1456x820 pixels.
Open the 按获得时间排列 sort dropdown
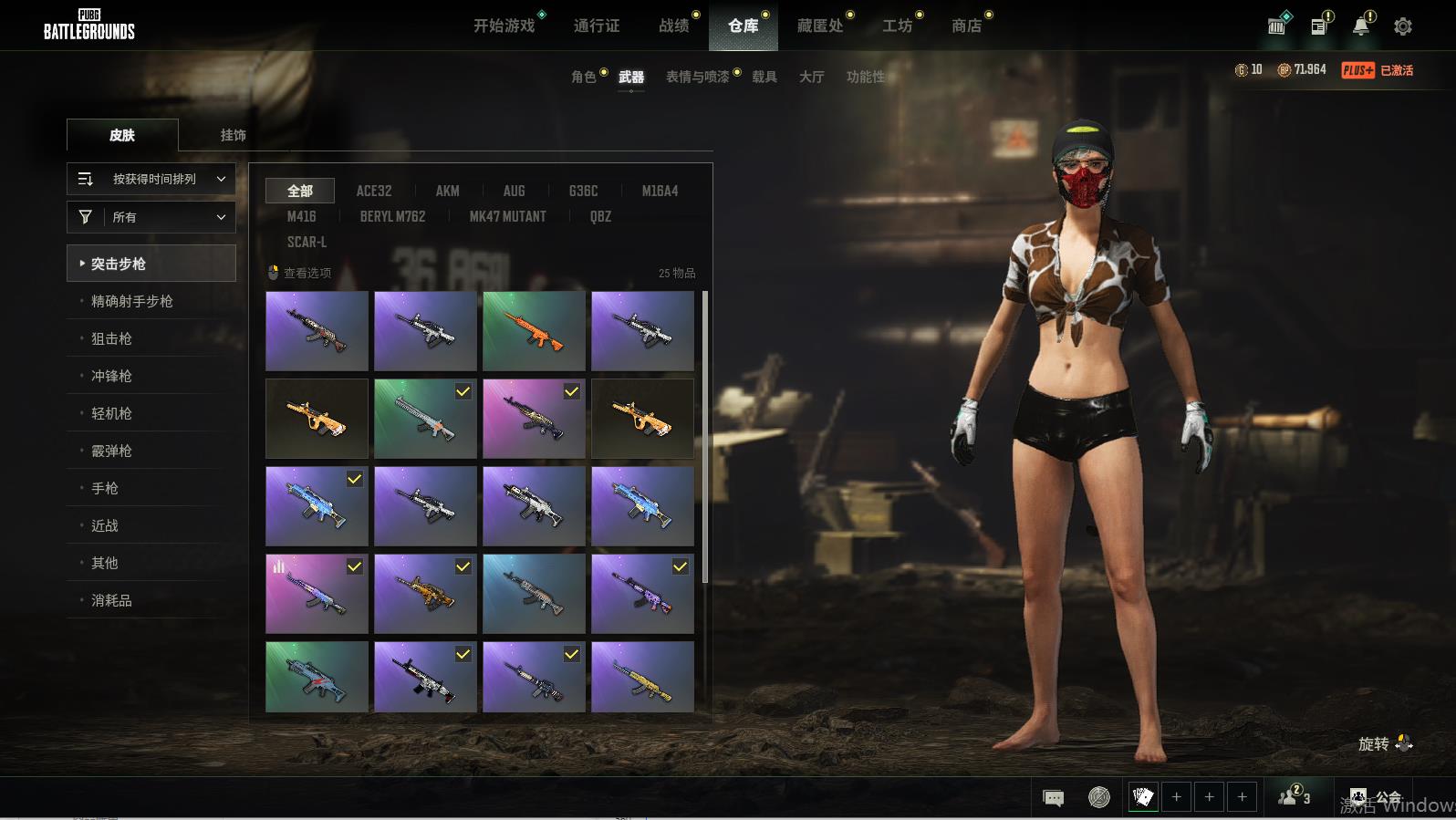151,179
